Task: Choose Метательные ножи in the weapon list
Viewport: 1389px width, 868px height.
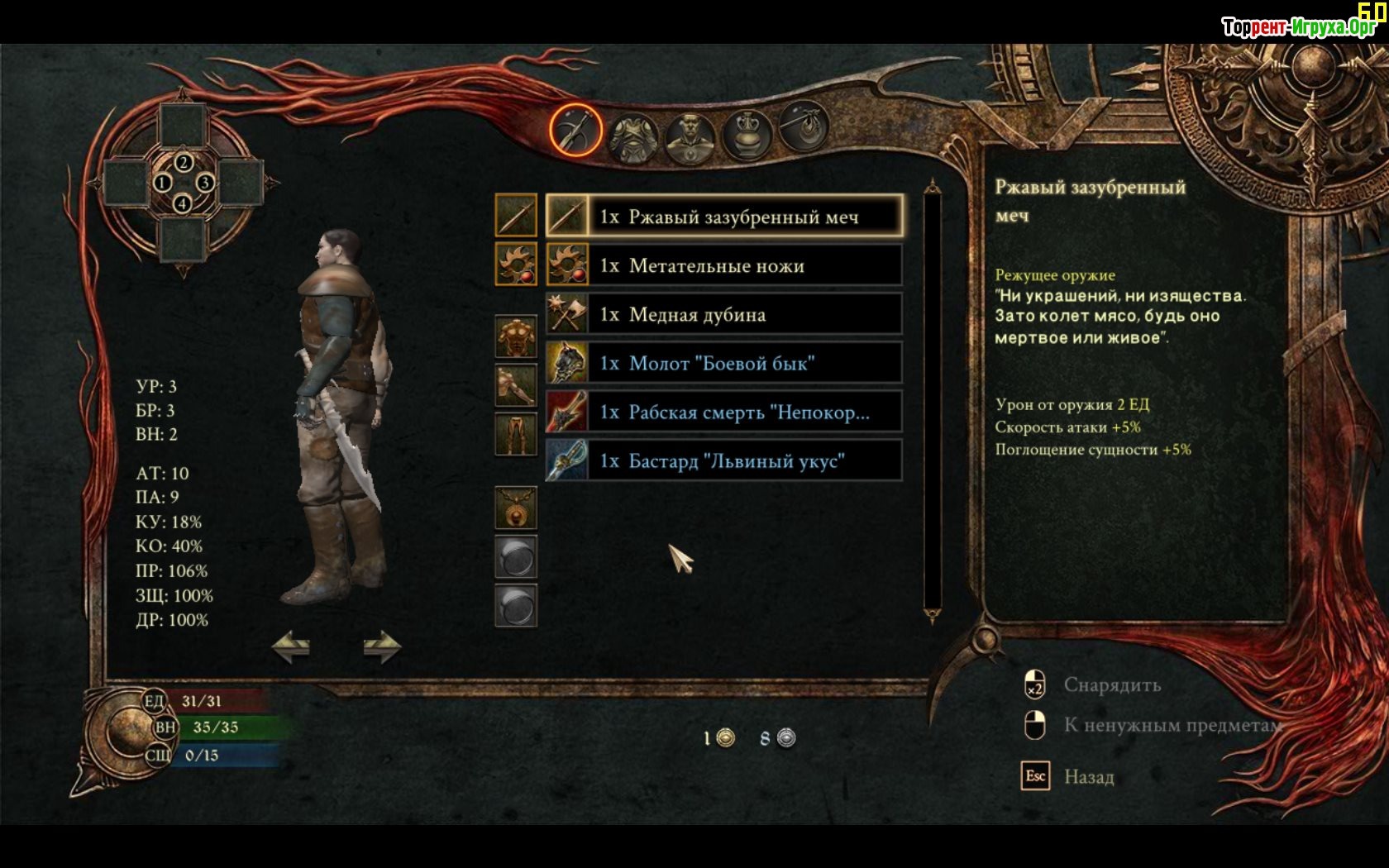Action: 724,265
